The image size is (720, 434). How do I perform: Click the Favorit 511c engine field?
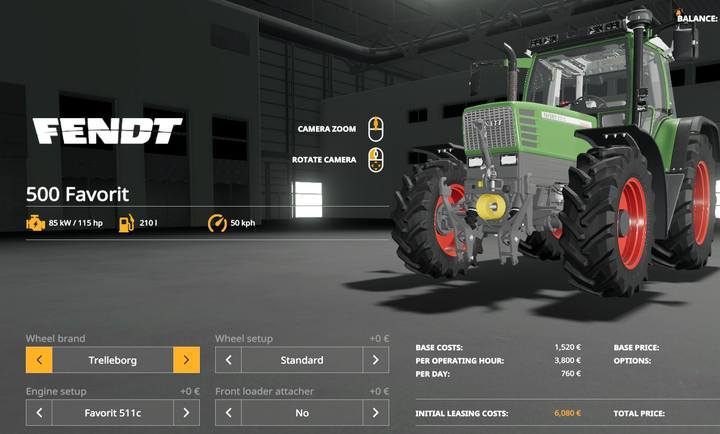click(x=112, y=412)
